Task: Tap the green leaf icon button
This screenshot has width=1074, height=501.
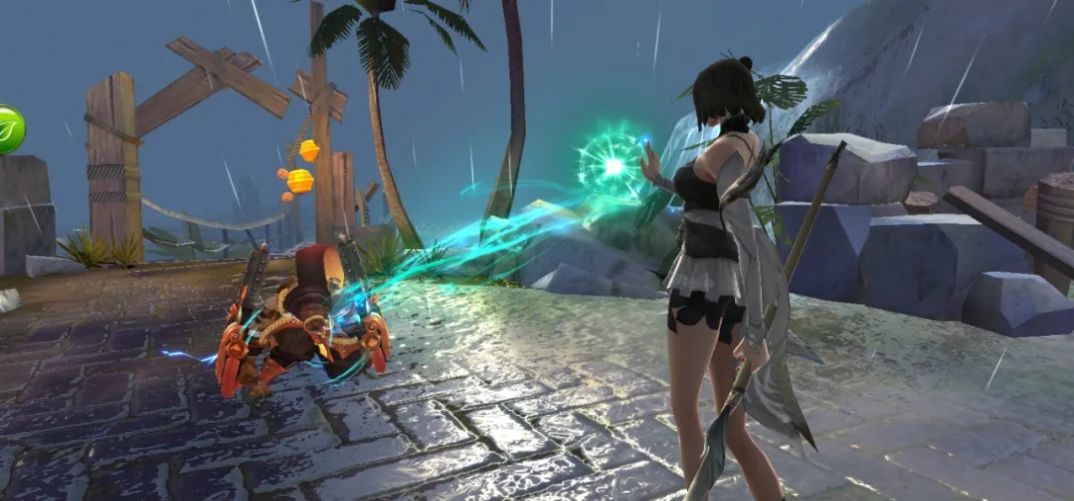Action: click(x=9, y=130)
